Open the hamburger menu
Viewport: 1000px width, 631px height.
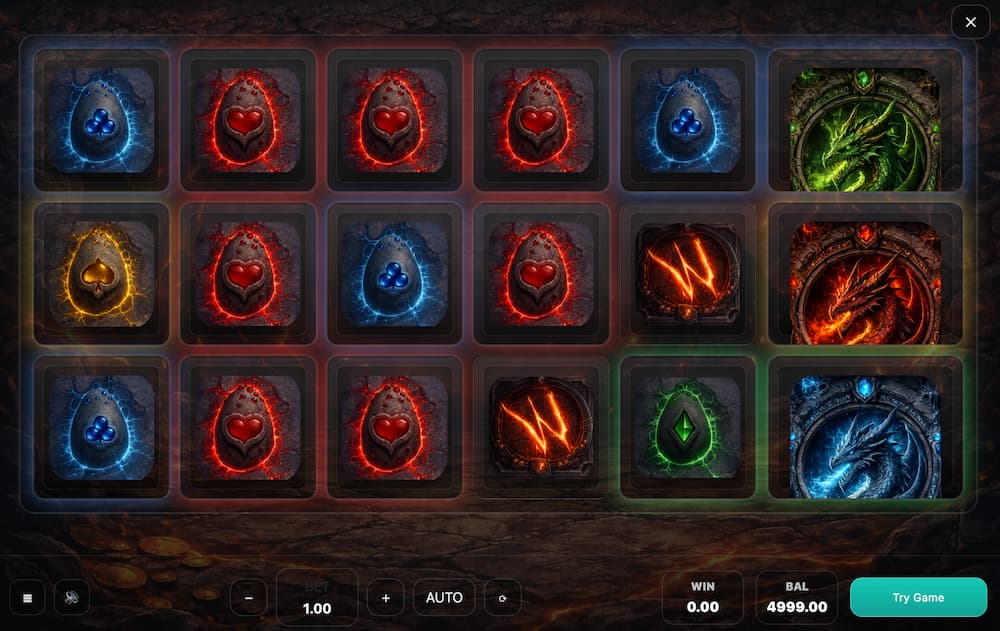[27, 598]
